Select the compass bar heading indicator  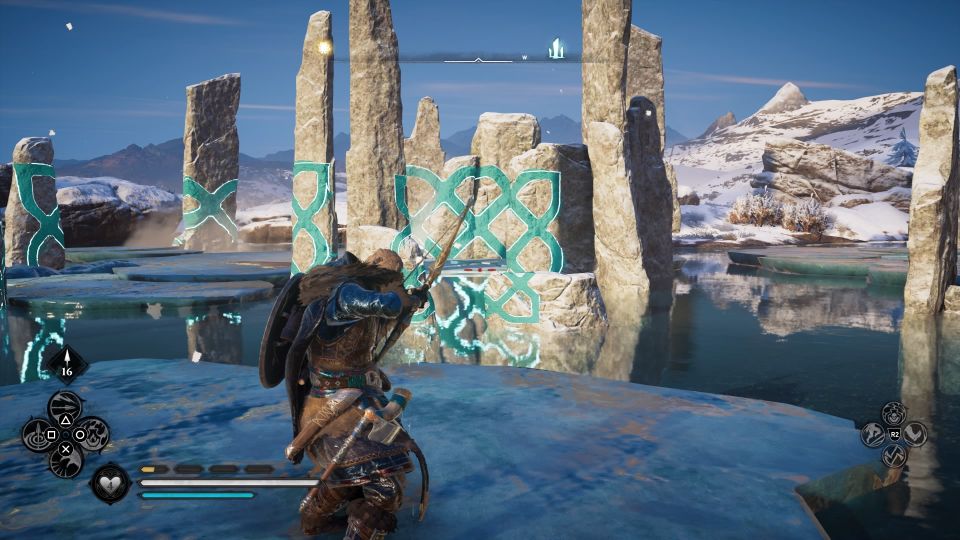click(478, 59)
